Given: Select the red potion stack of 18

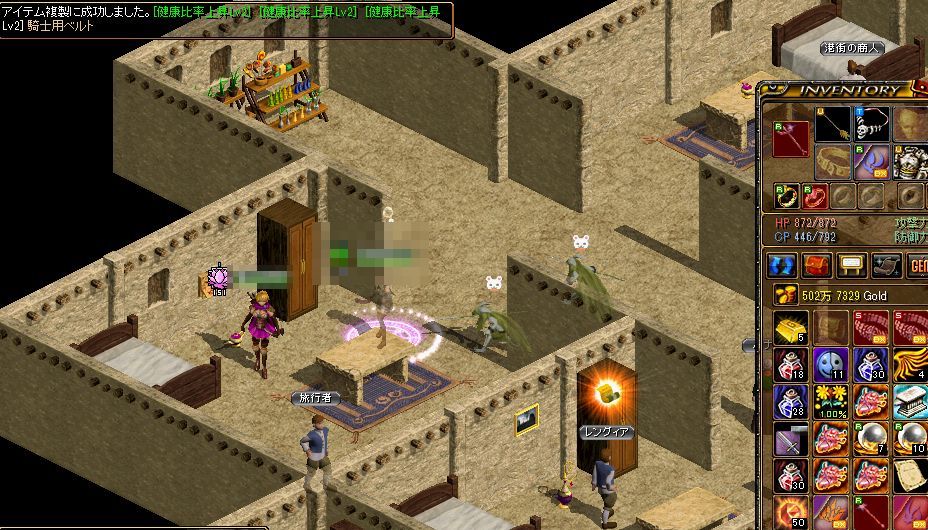Looking at the screenshot, I should 790,364.
